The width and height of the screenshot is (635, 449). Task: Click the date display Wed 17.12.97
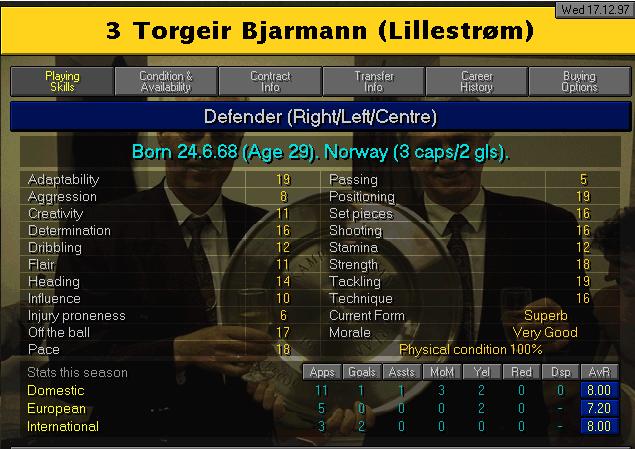[594, 9]
